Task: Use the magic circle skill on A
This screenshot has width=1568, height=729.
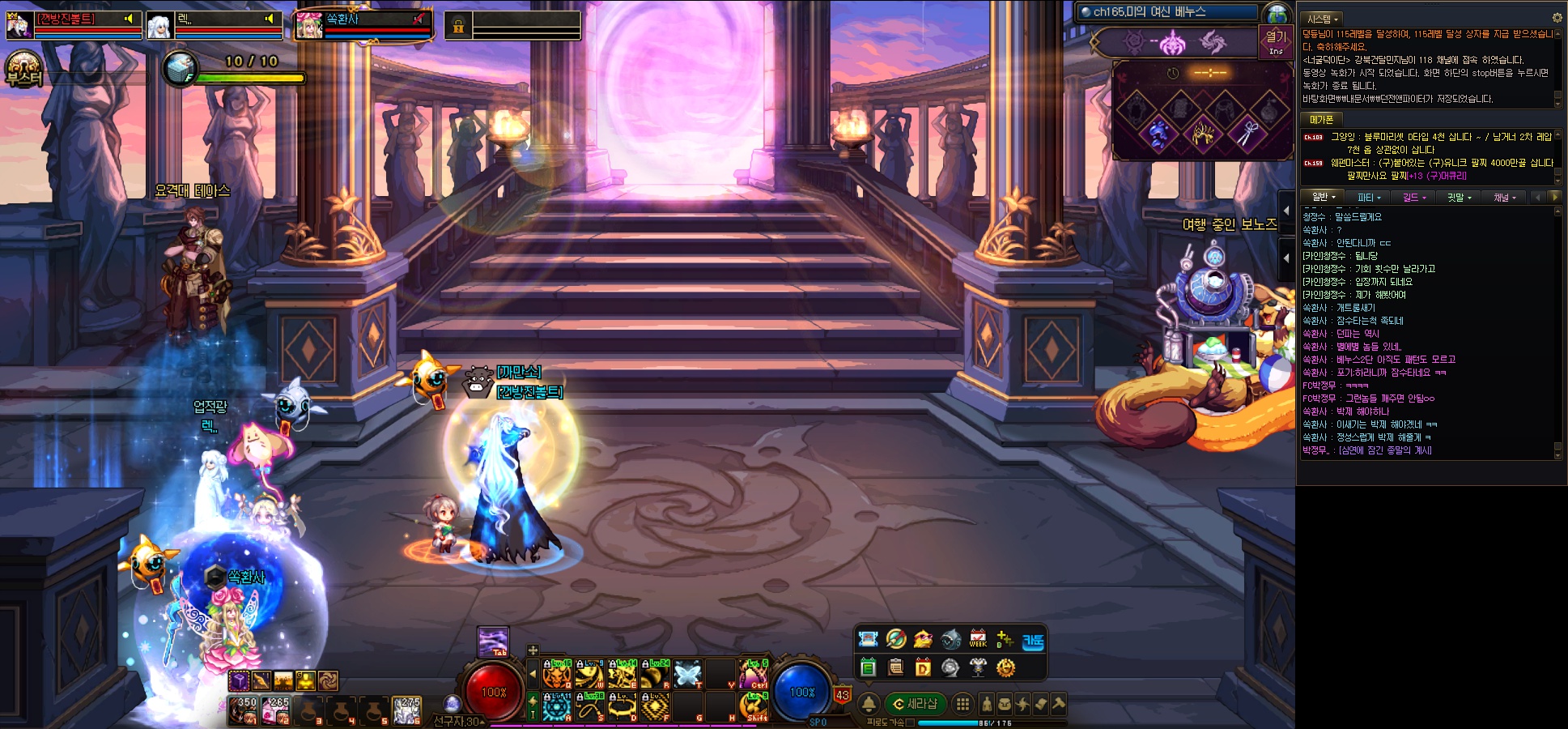Action: click(x=557, y=706)
